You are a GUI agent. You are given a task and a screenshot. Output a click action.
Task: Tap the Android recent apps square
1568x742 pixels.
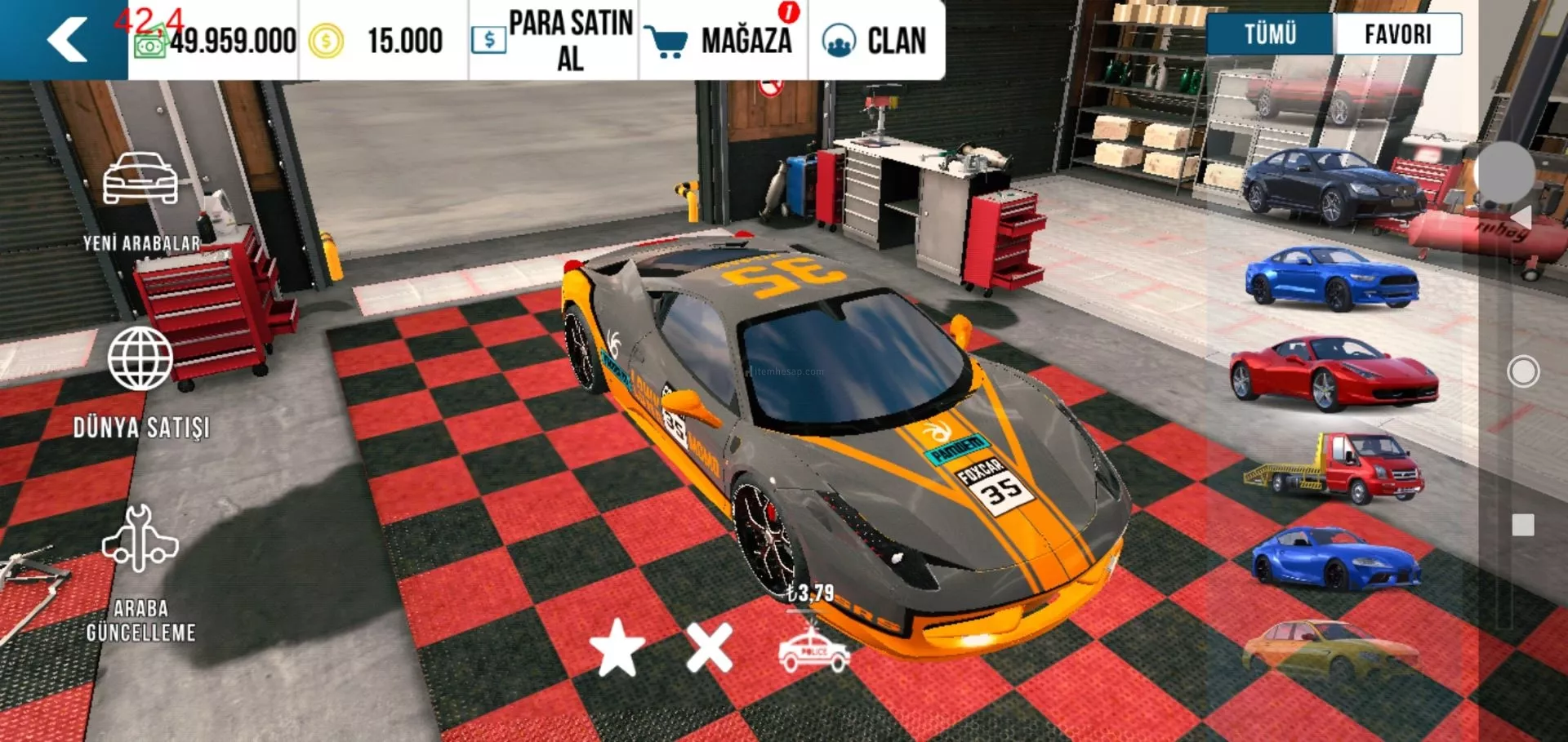(x=1522, y=525)
